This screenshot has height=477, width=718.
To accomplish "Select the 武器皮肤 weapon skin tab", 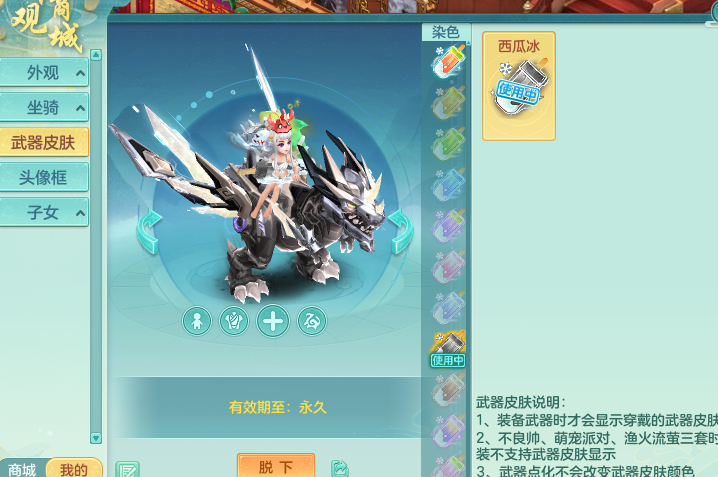I will [44, 142].
